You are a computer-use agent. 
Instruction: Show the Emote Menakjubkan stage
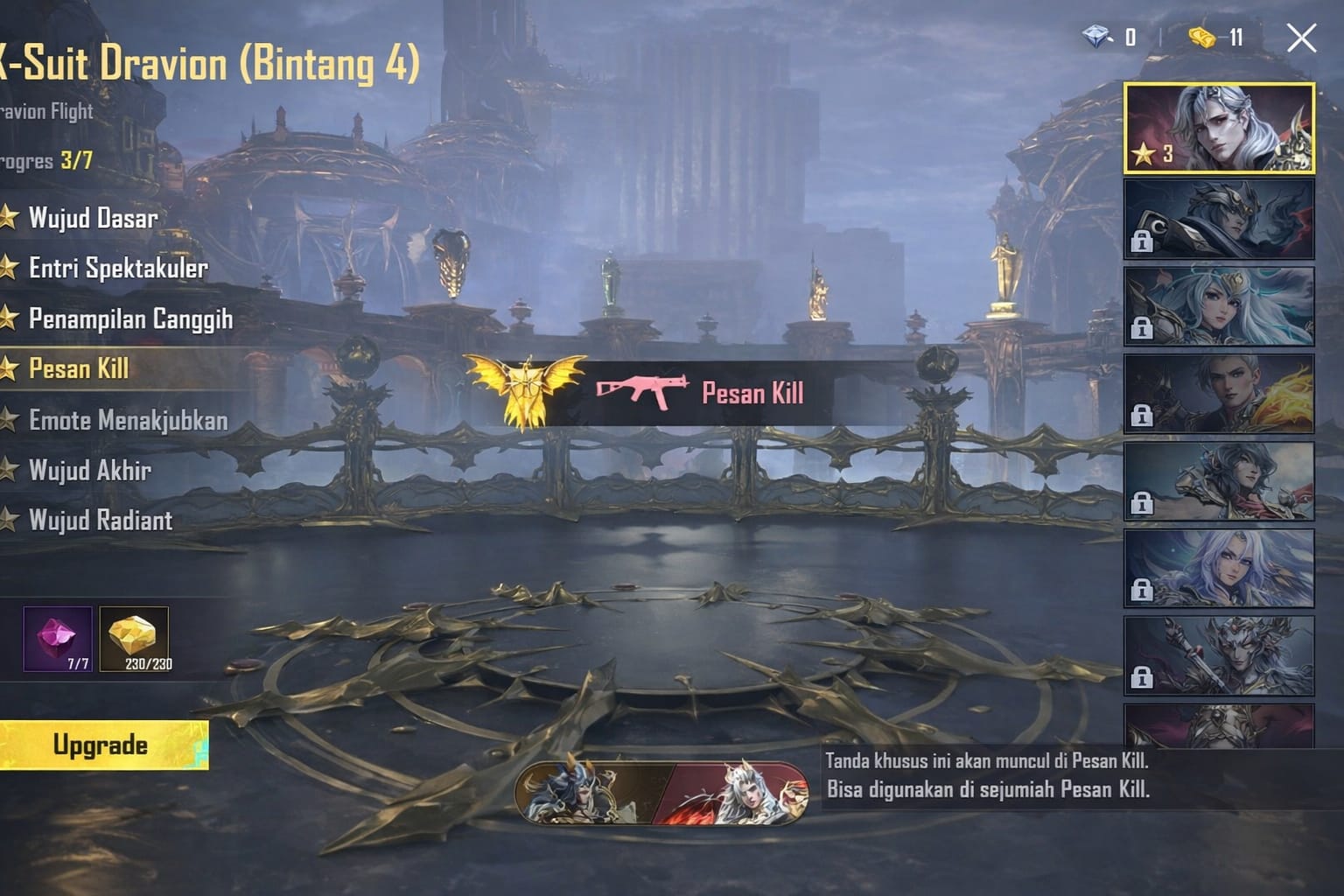127,420
